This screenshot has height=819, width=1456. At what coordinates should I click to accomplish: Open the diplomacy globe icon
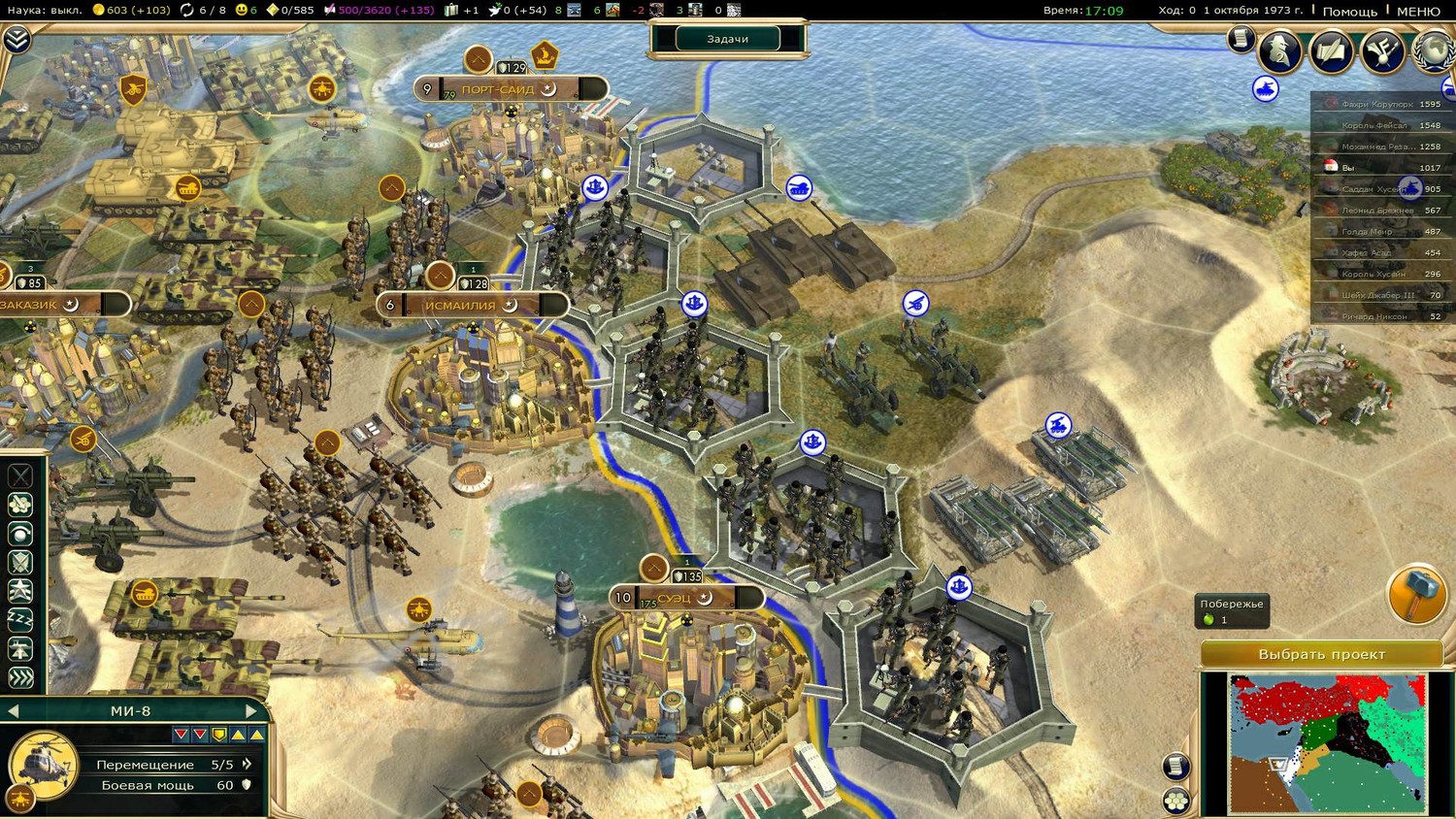click(1434, 51)
